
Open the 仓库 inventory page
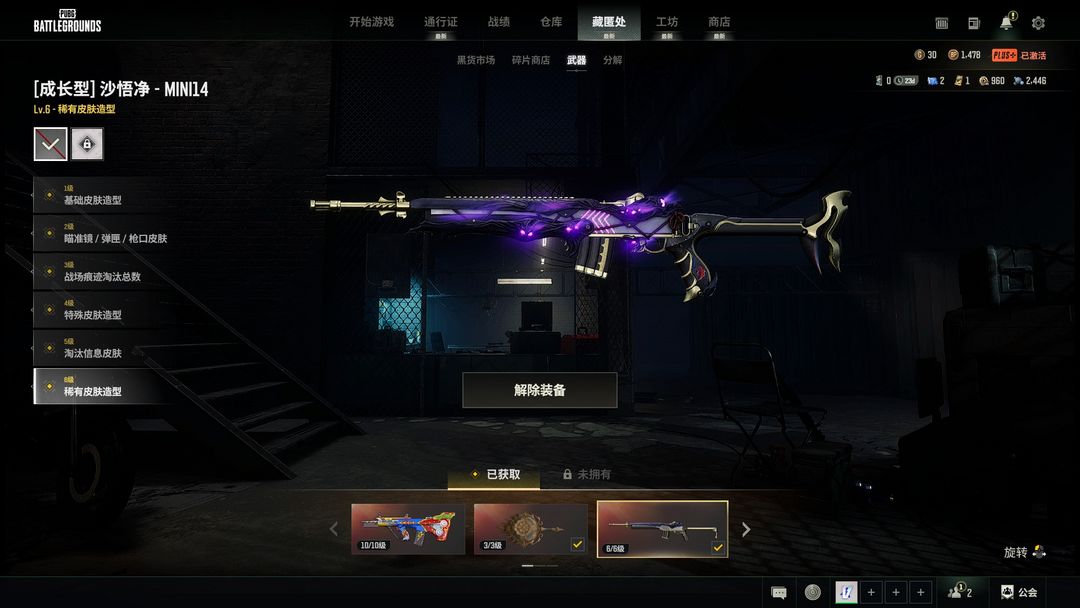[551, 22]
